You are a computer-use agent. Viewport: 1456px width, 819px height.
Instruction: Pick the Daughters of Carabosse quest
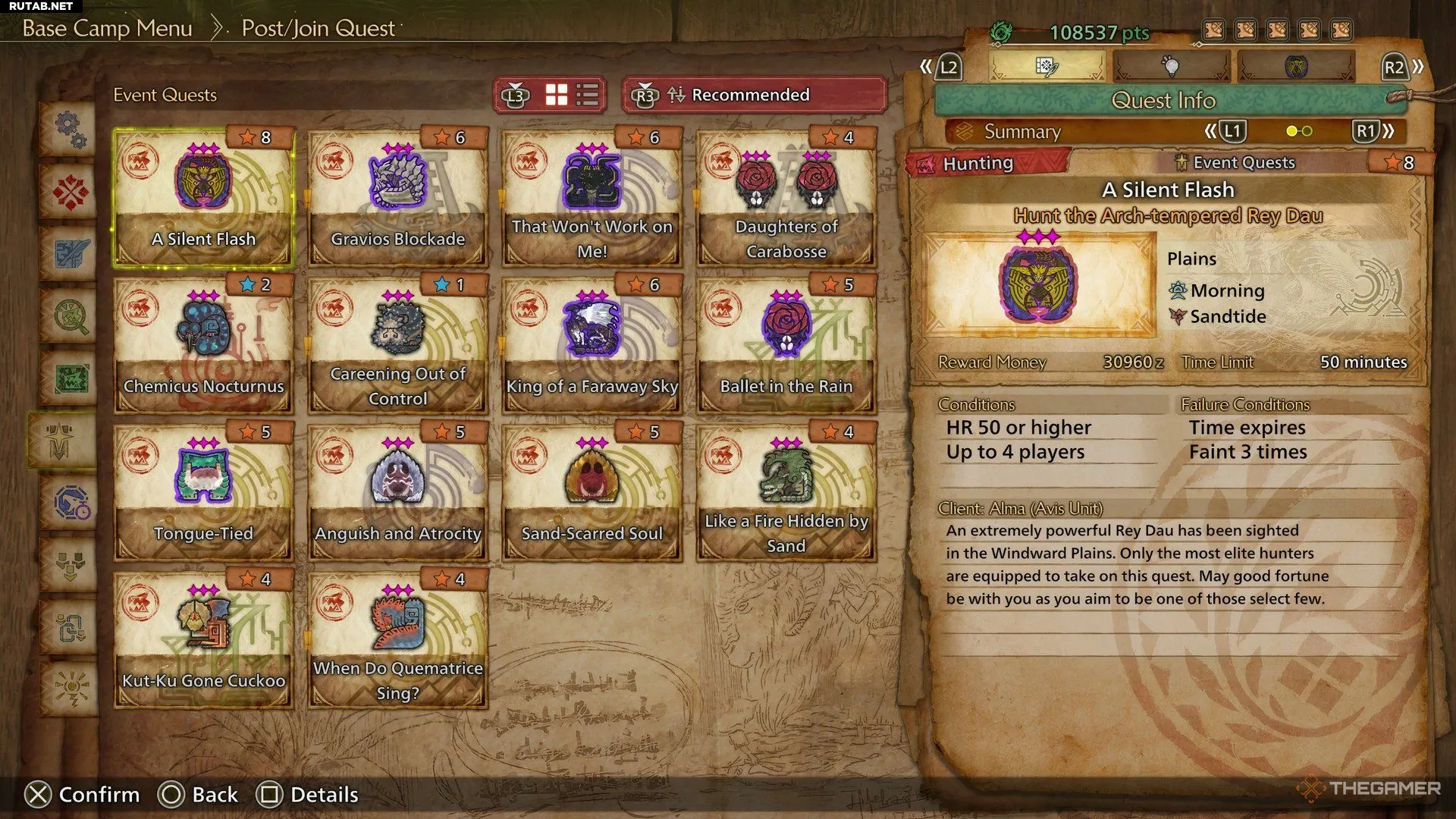786,199
